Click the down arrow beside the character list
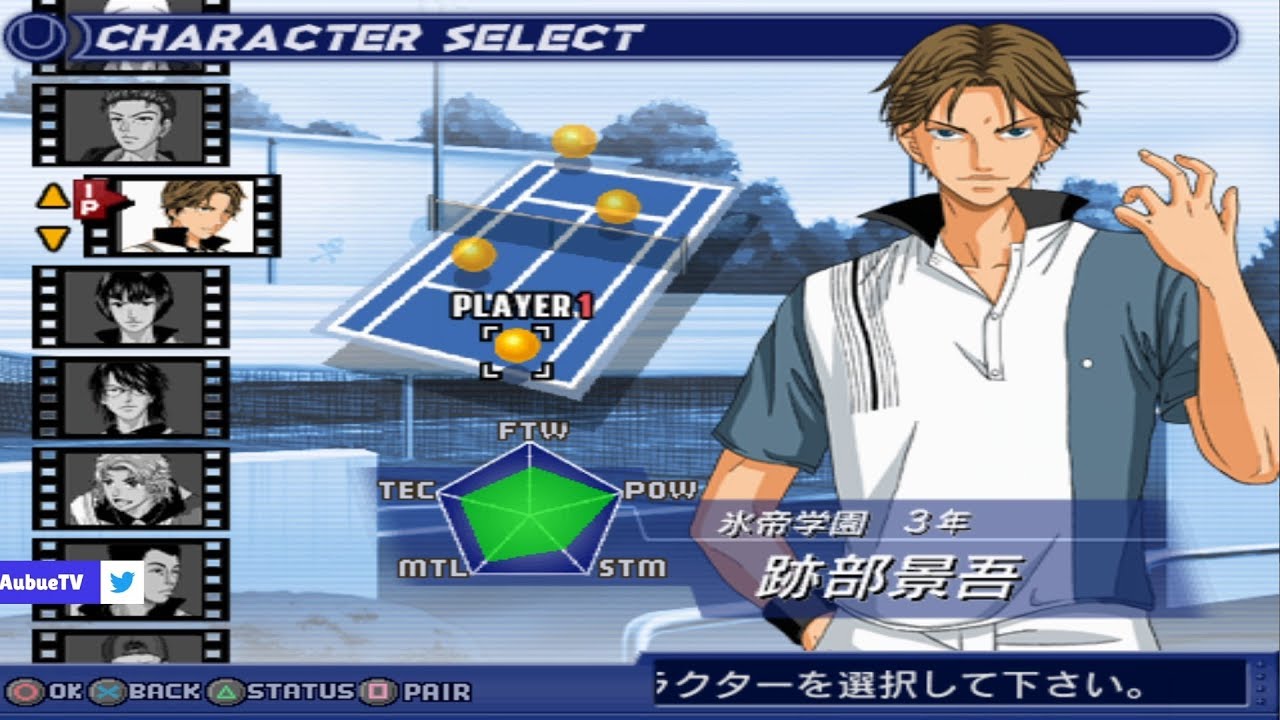 point(52,238)
